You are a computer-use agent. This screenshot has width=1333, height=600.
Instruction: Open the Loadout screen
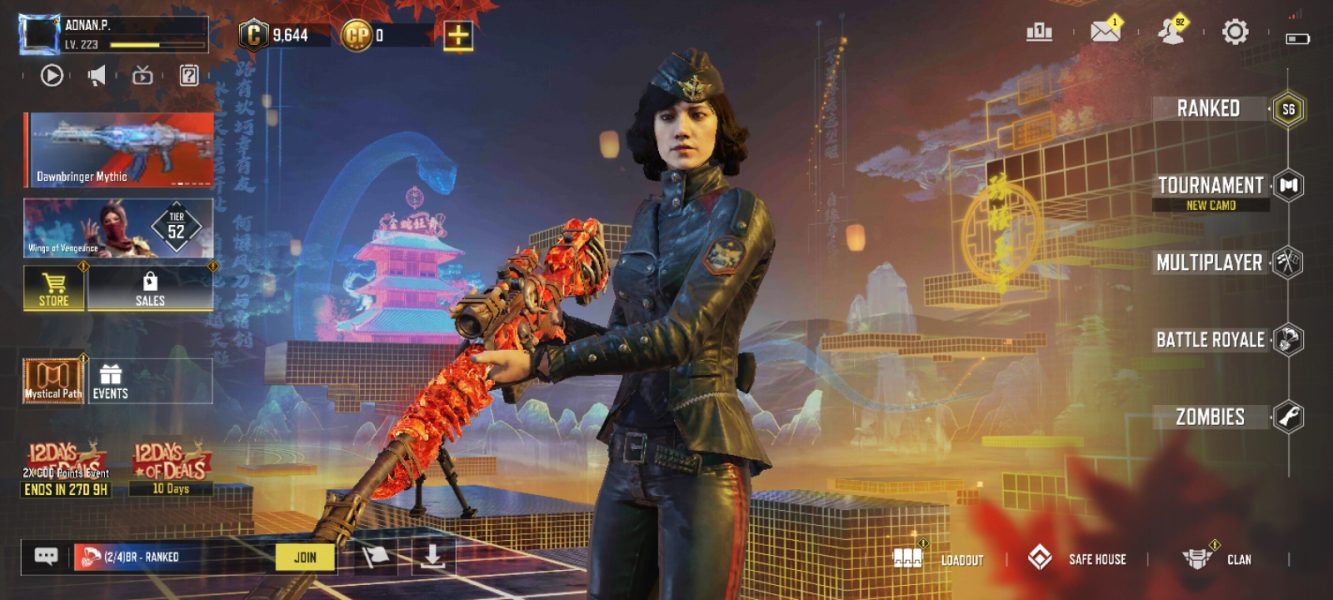point(939,559)
